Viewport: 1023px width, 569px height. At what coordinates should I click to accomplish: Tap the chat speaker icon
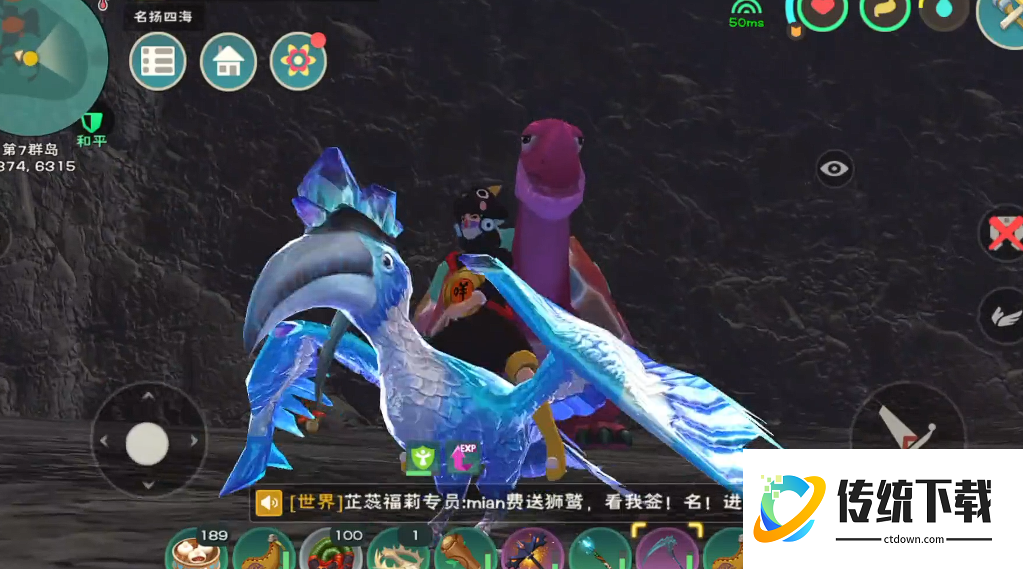[x=268, y=502]
